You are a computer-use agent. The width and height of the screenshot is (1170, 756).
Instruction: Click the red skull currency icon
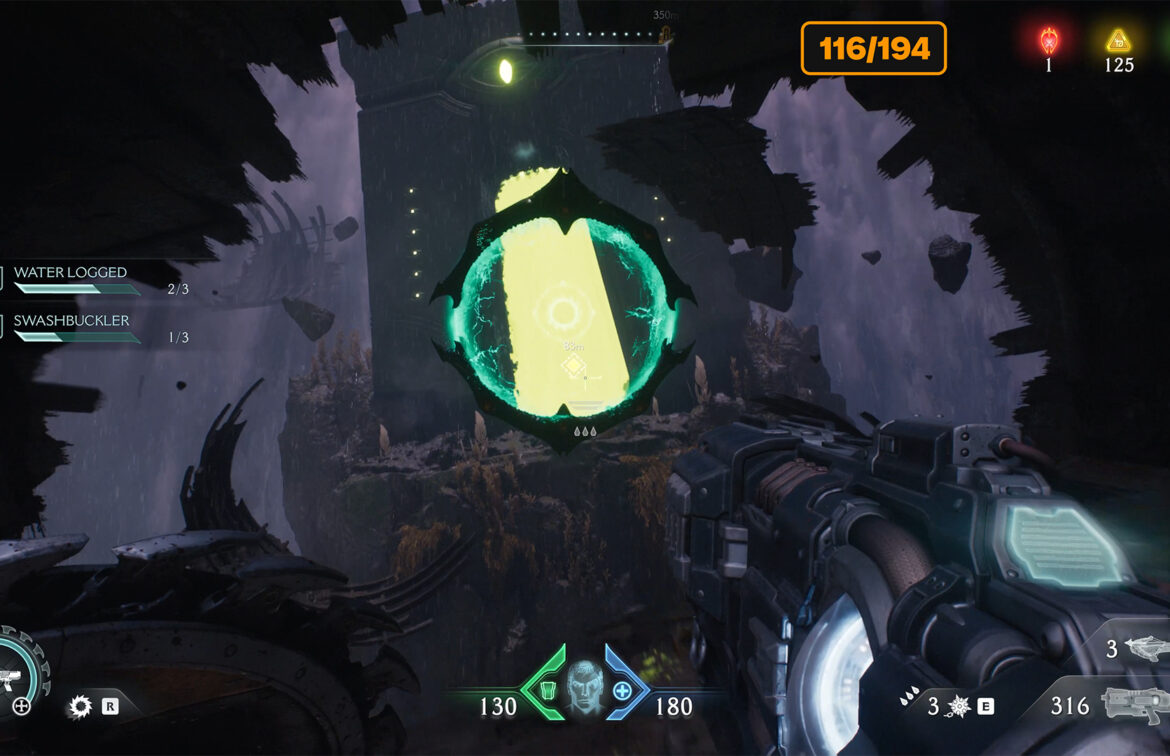(1049, 41)
